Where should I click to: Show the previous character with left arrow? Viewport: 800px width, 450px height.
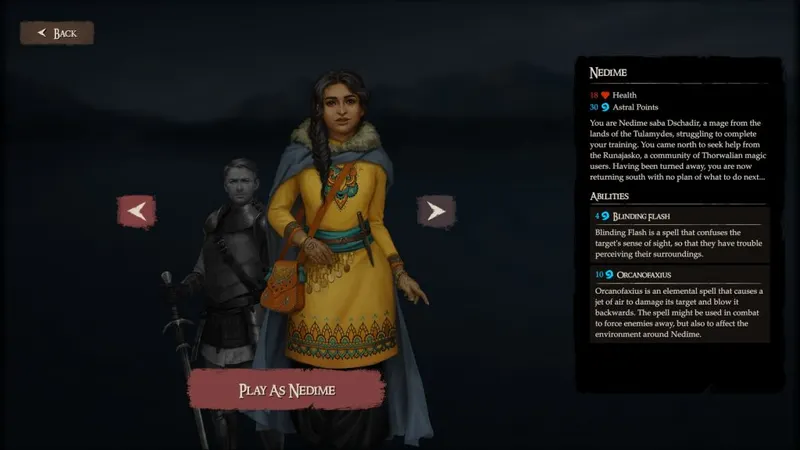[x=137, y=211]
